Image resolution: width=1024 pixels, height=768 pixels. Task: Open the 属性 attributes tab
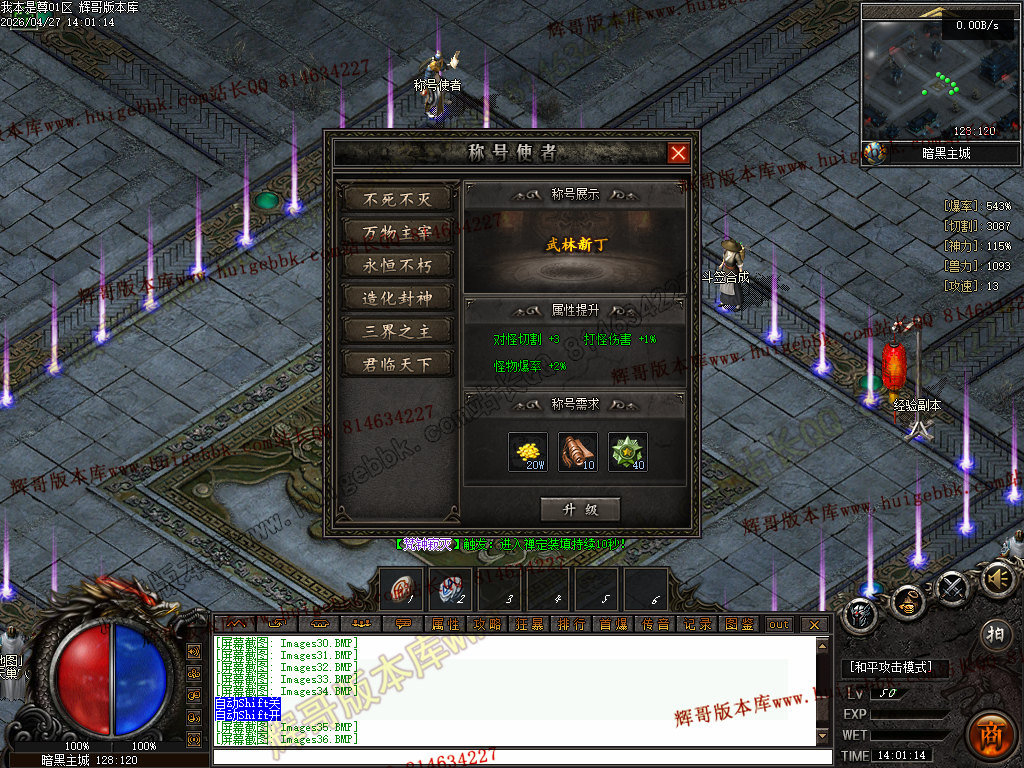pyautogui.click(x=445, y=624)
